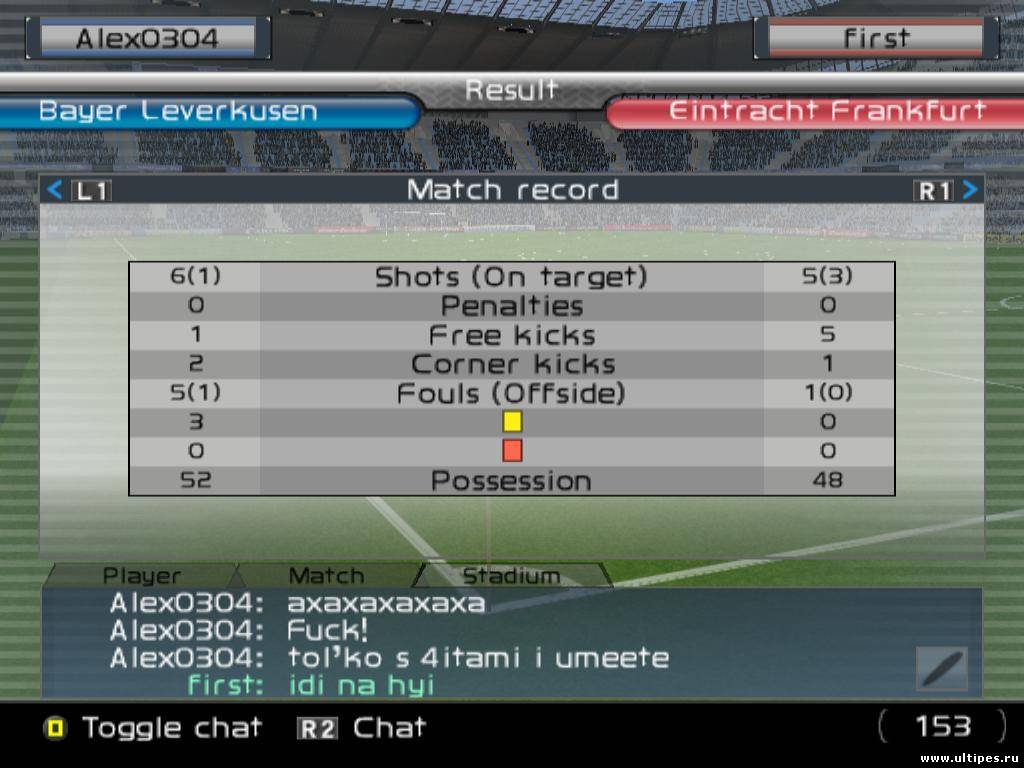
Task: Switch to the Player tab
Action: point(142,576)
